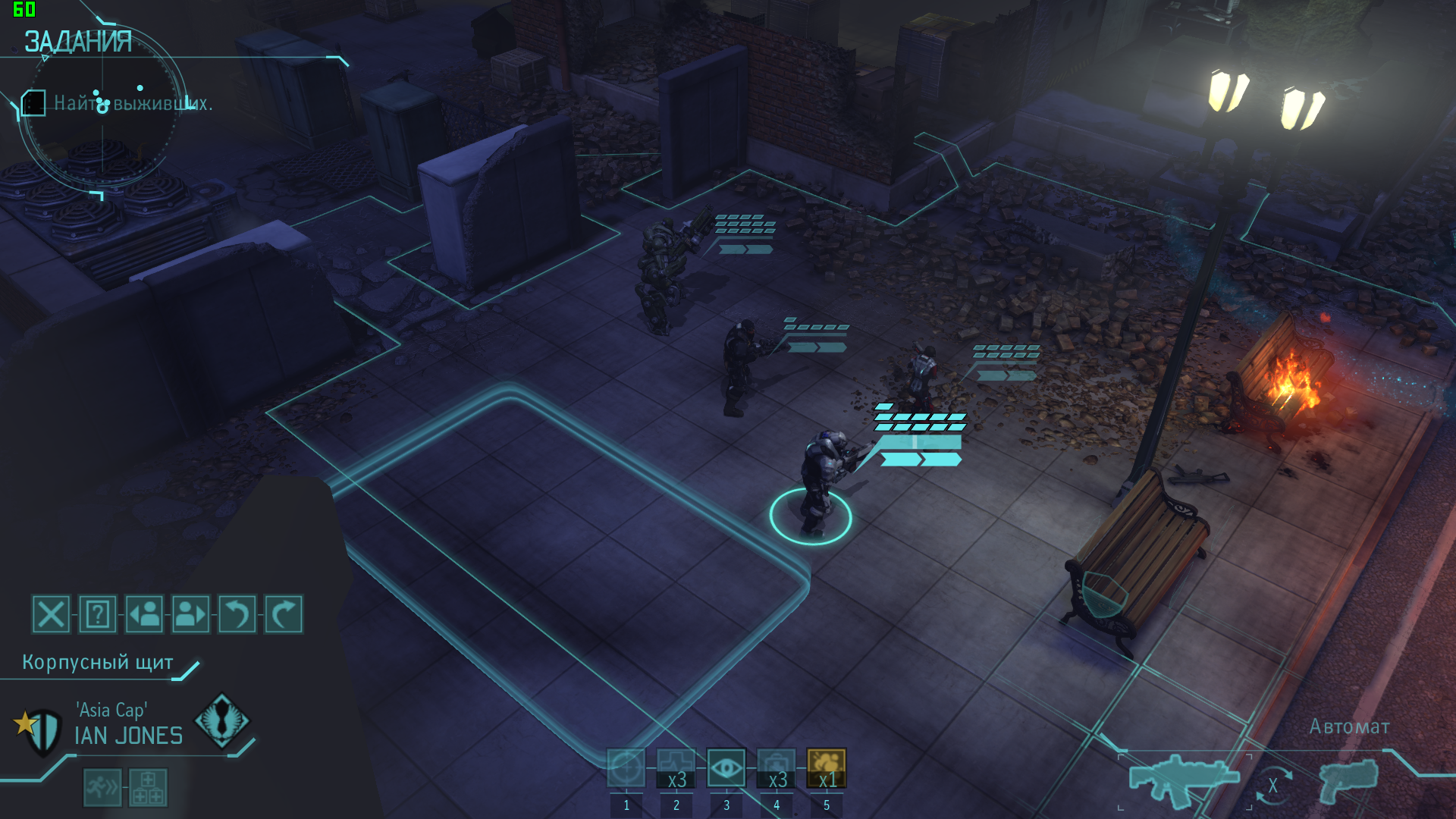Select the yellow smoke grenade ability
The image size is (1456, 819).
point(827,767)
